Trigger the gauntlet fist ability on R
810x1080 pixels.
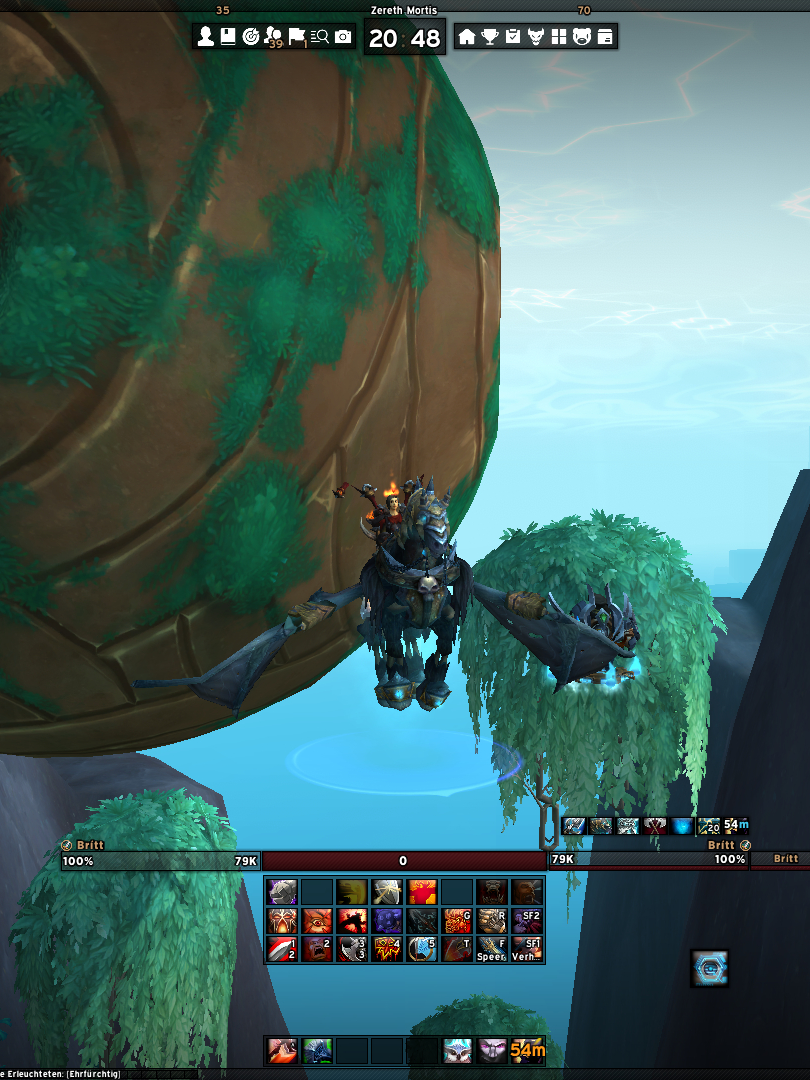pos(491,920)
